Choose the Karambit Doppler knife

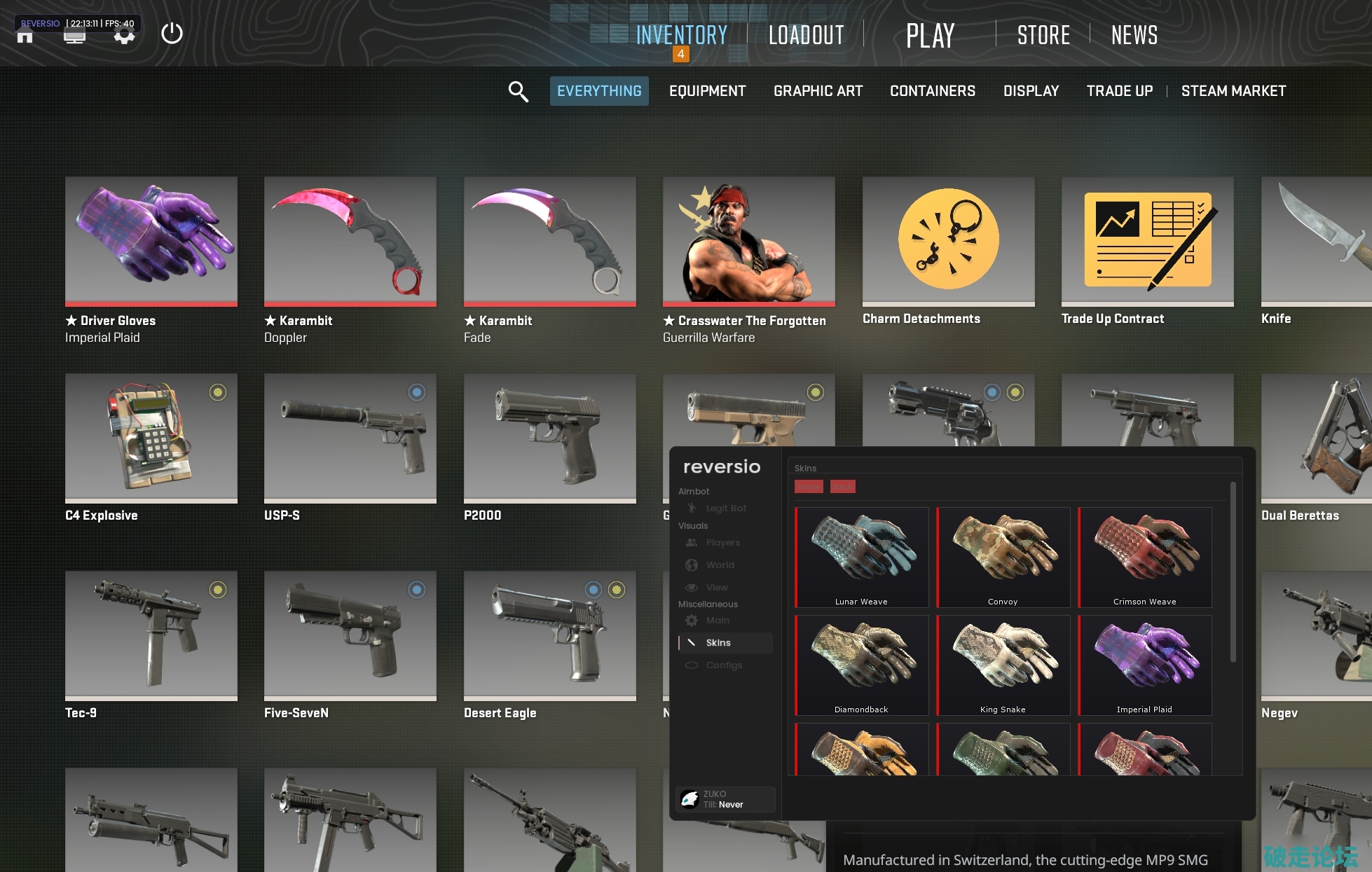point(350,242)
